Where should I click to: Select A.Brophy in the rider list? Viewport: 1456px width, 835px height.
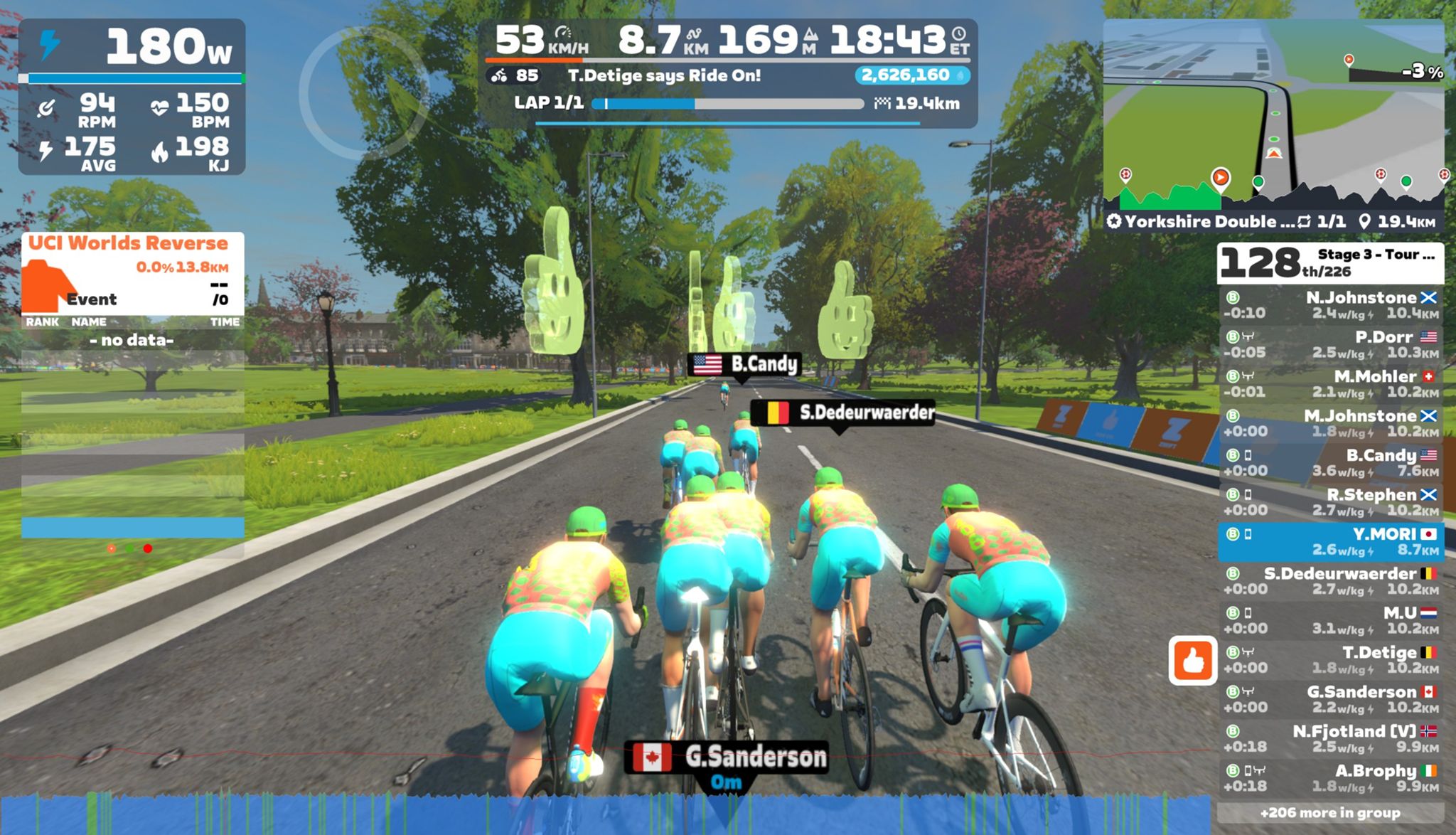pos(1330,778)
